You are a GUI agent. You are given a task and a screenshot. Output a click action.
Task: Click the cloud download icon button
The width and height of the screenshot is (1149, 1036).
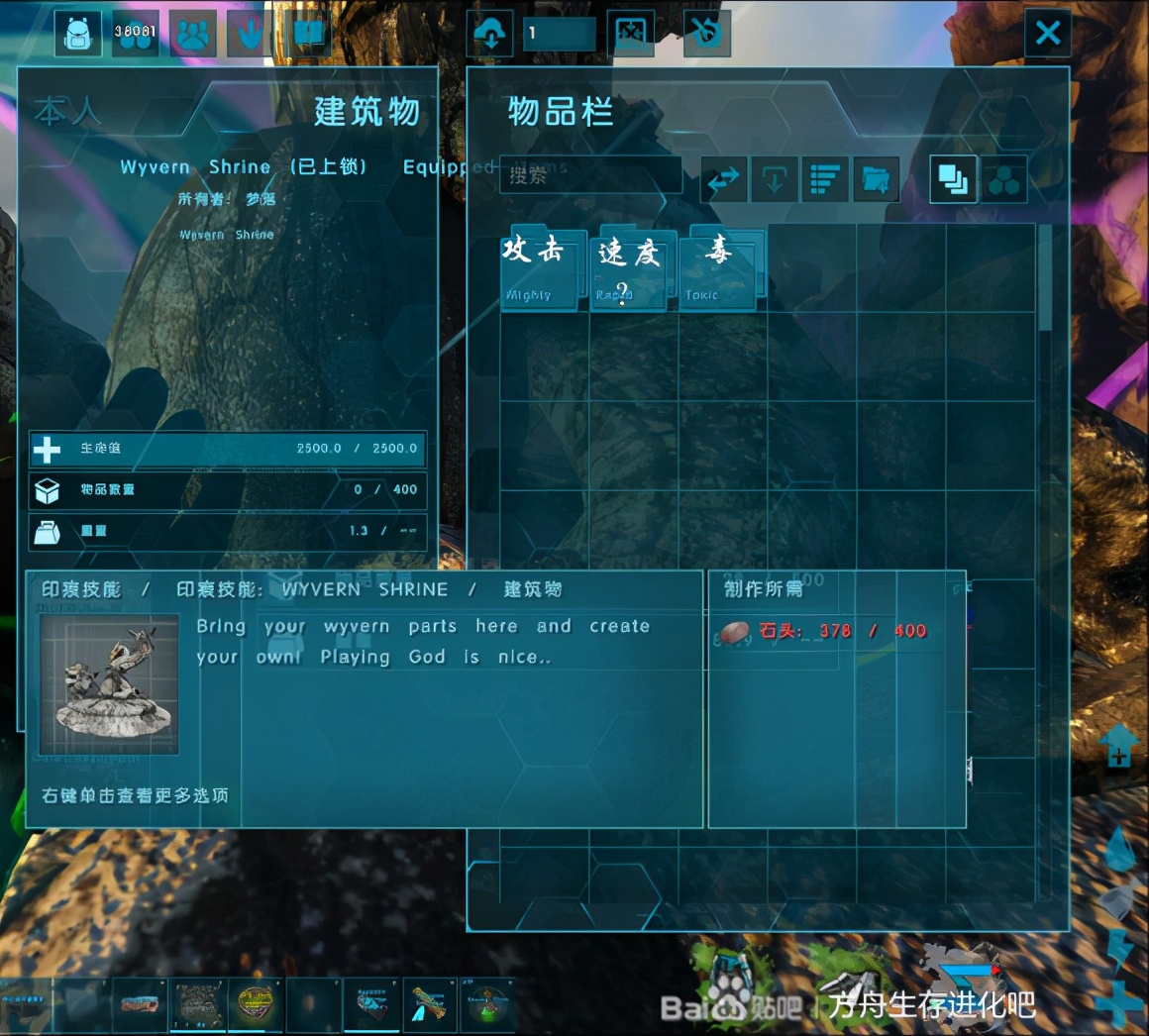pos(491,35)
